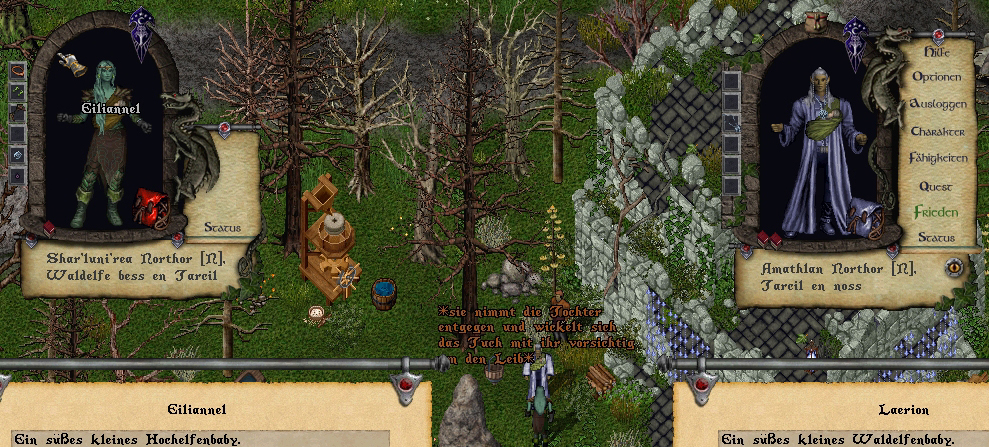Open the Charakter profile
This screenshot has width=989, height=447.
(x=937, y=131)
